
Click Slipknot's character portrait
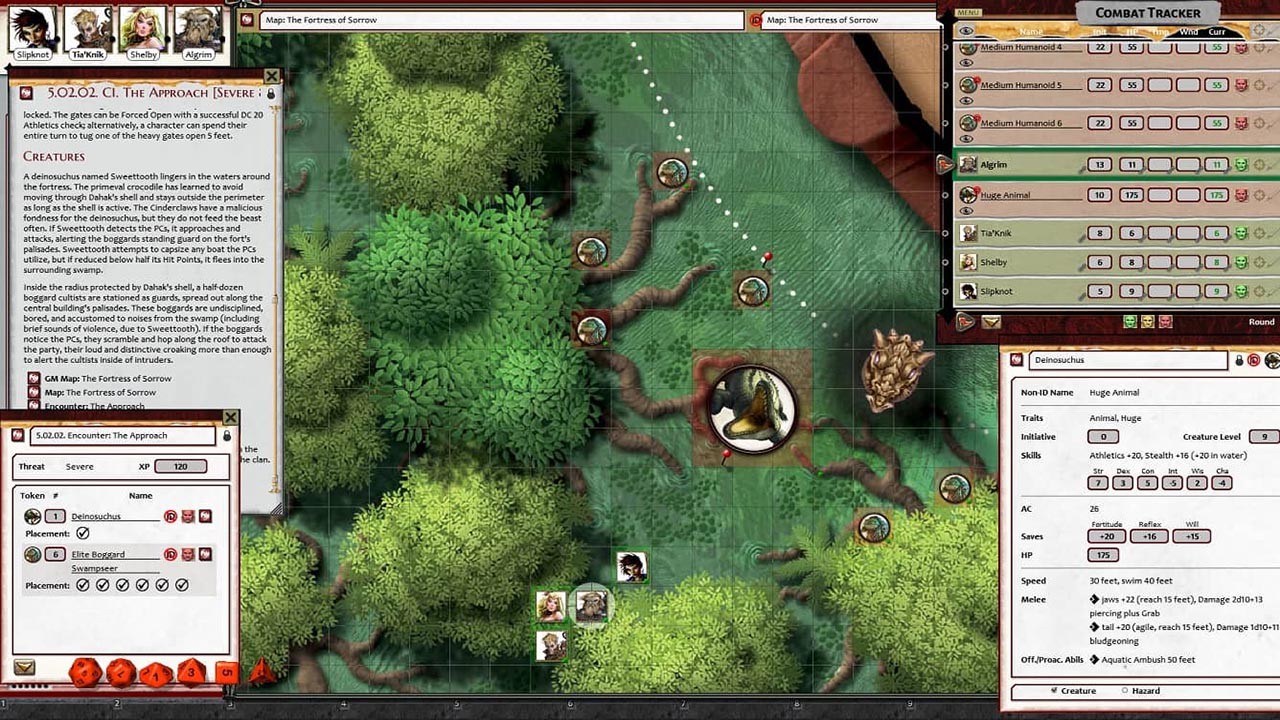(x=30, y=28)
